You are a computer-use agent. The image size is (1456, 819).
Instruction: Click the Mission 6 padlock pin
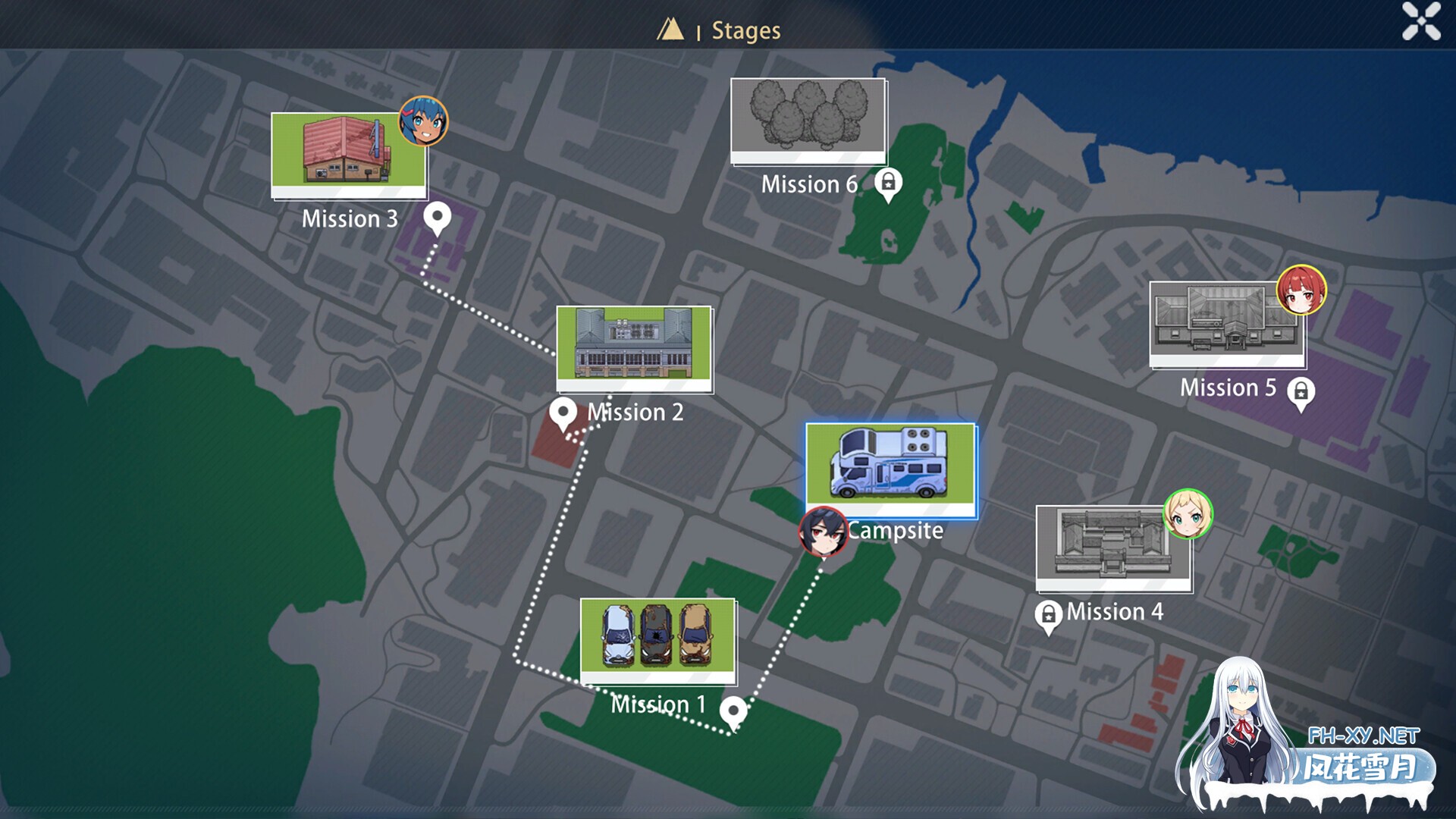(x=888, y=184)
